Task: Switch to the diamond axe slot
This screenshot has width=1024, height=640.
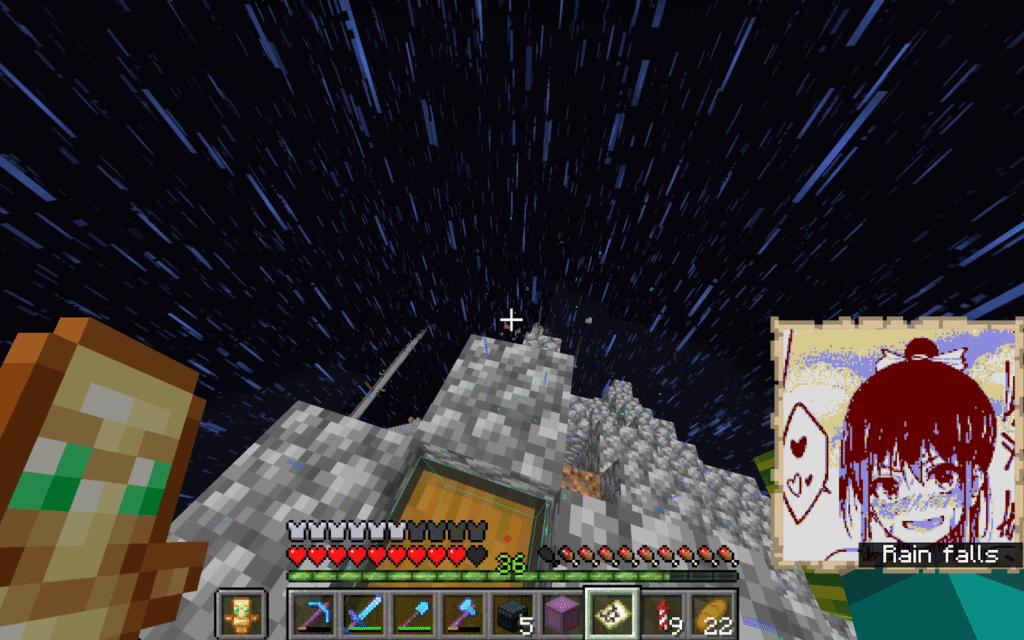Action: (462, 612)
